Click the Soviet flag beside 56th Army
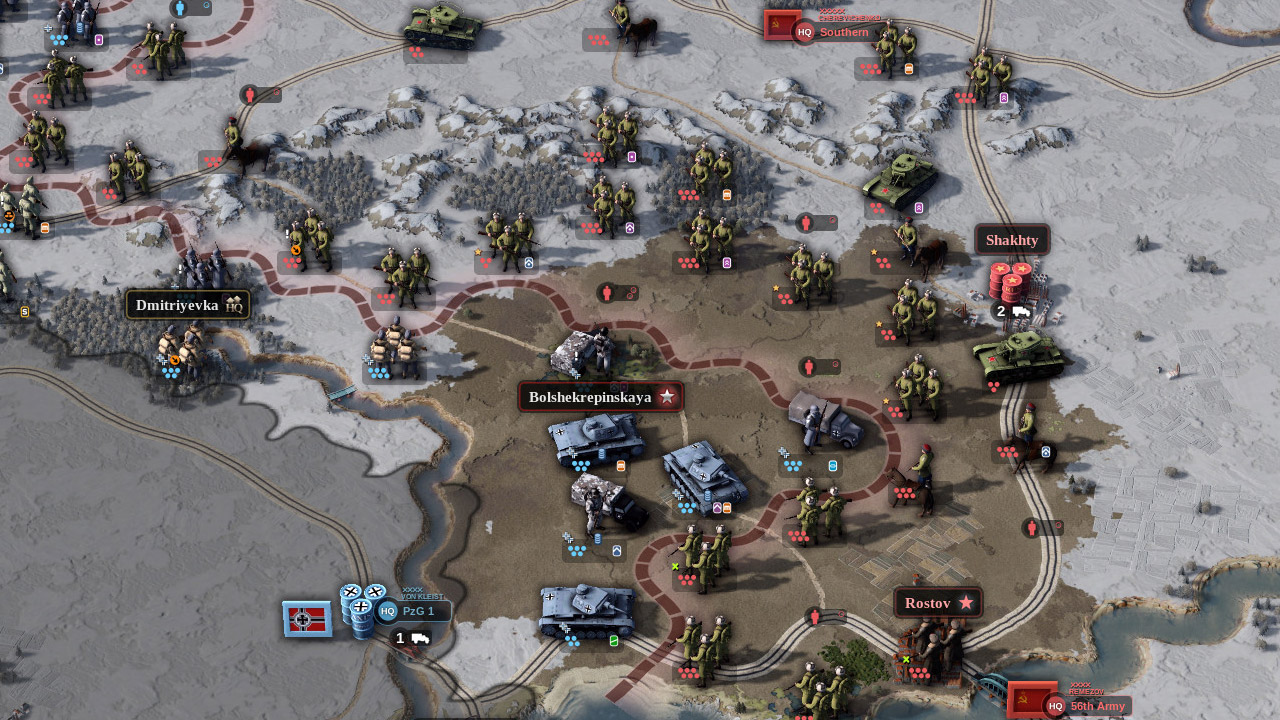 pos(1030,699)
